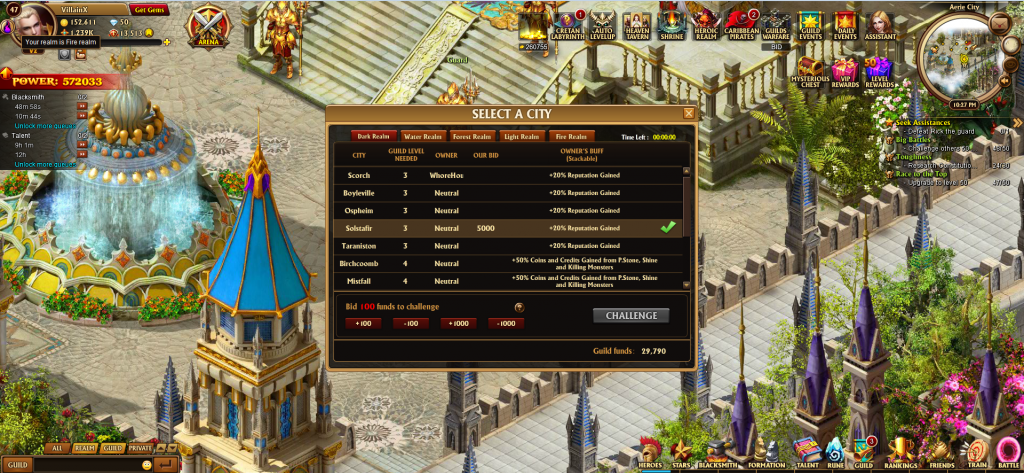1024x473 pixels.
Task: Open the Mysterious Chest
Action: pos(809,70)
